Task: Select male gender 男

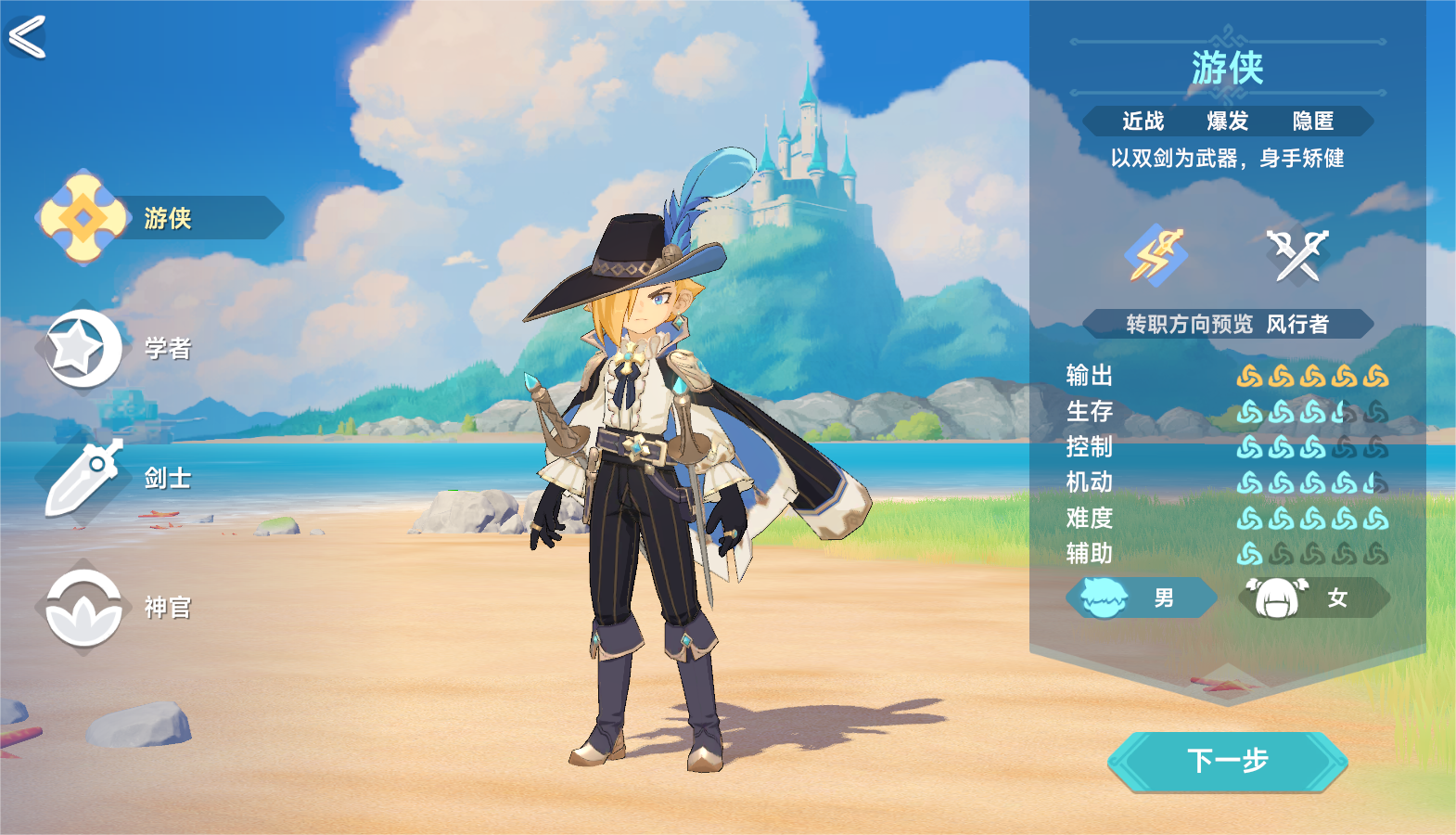Action: tap(1142, 597)
